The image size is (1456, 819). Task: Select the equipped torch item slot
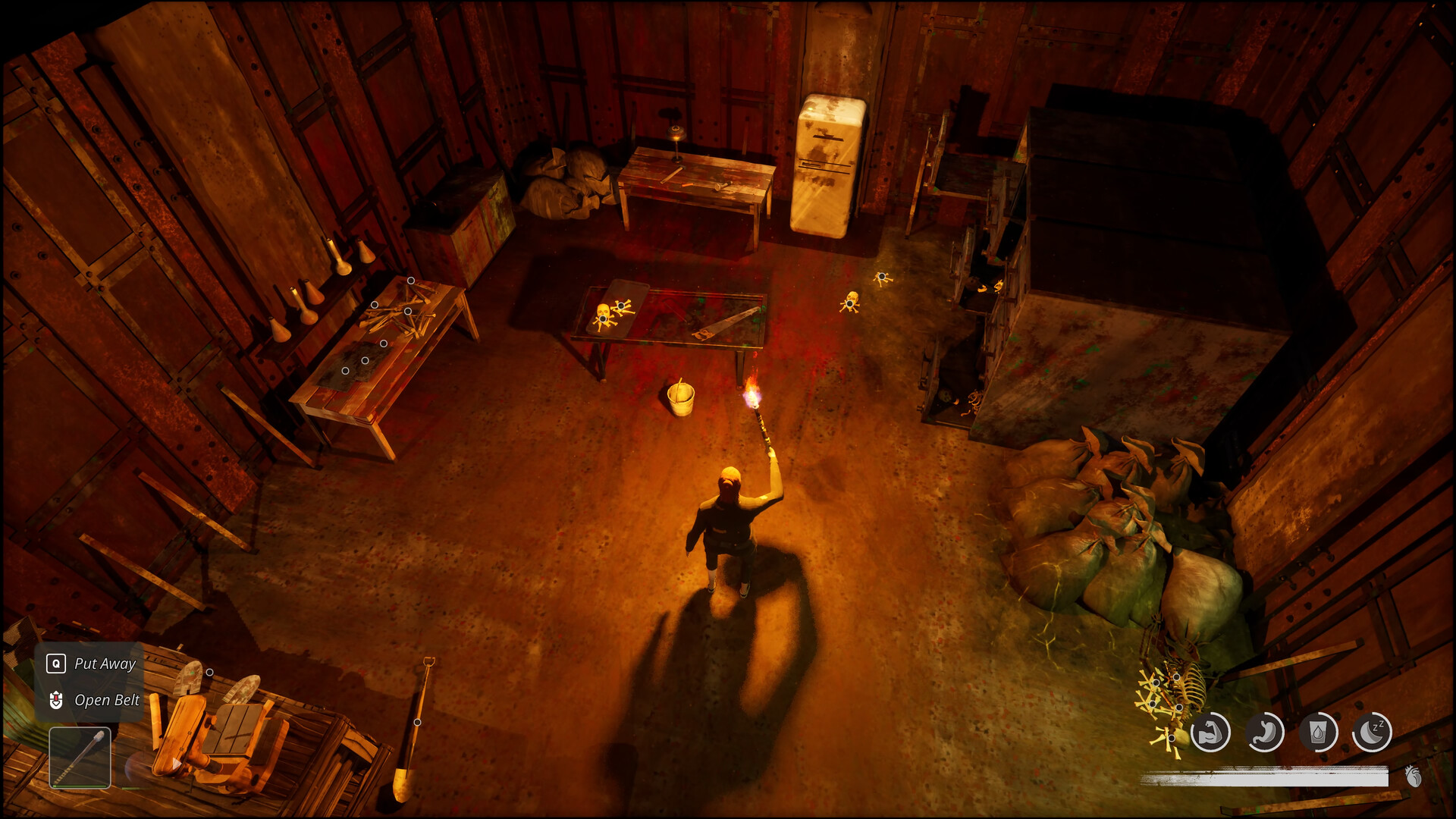[x=80, y=758]
